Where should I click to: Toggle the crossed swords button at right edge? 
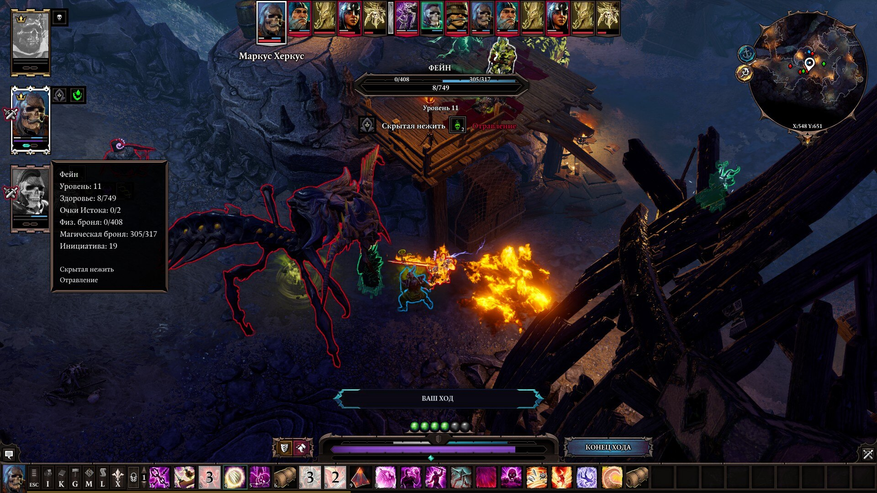[x=867, y=454]
